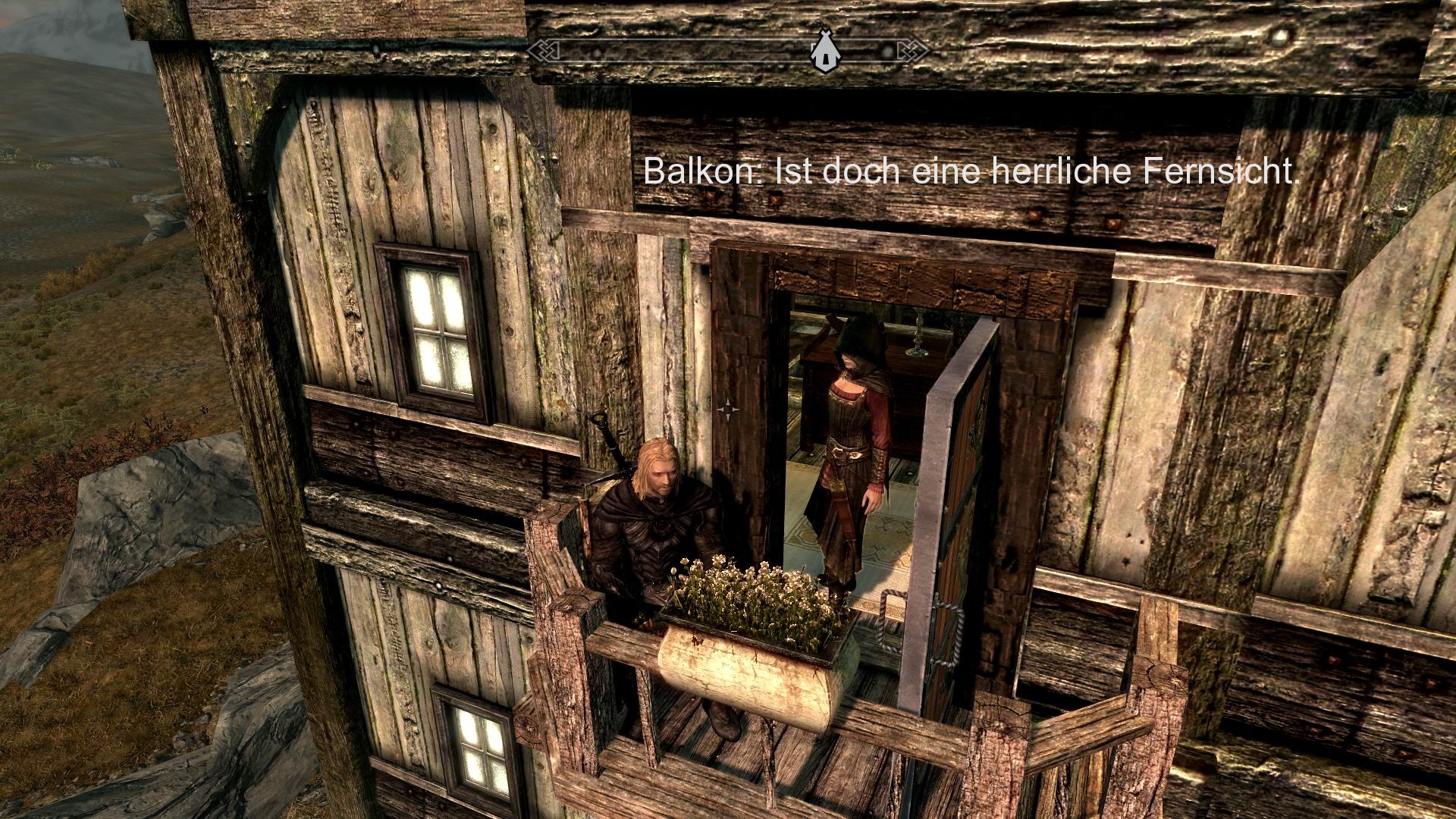Select the candlestick on the table inside the room
Image resolution: width=1456 pixels, height=819 pixels.
[918, 335]
